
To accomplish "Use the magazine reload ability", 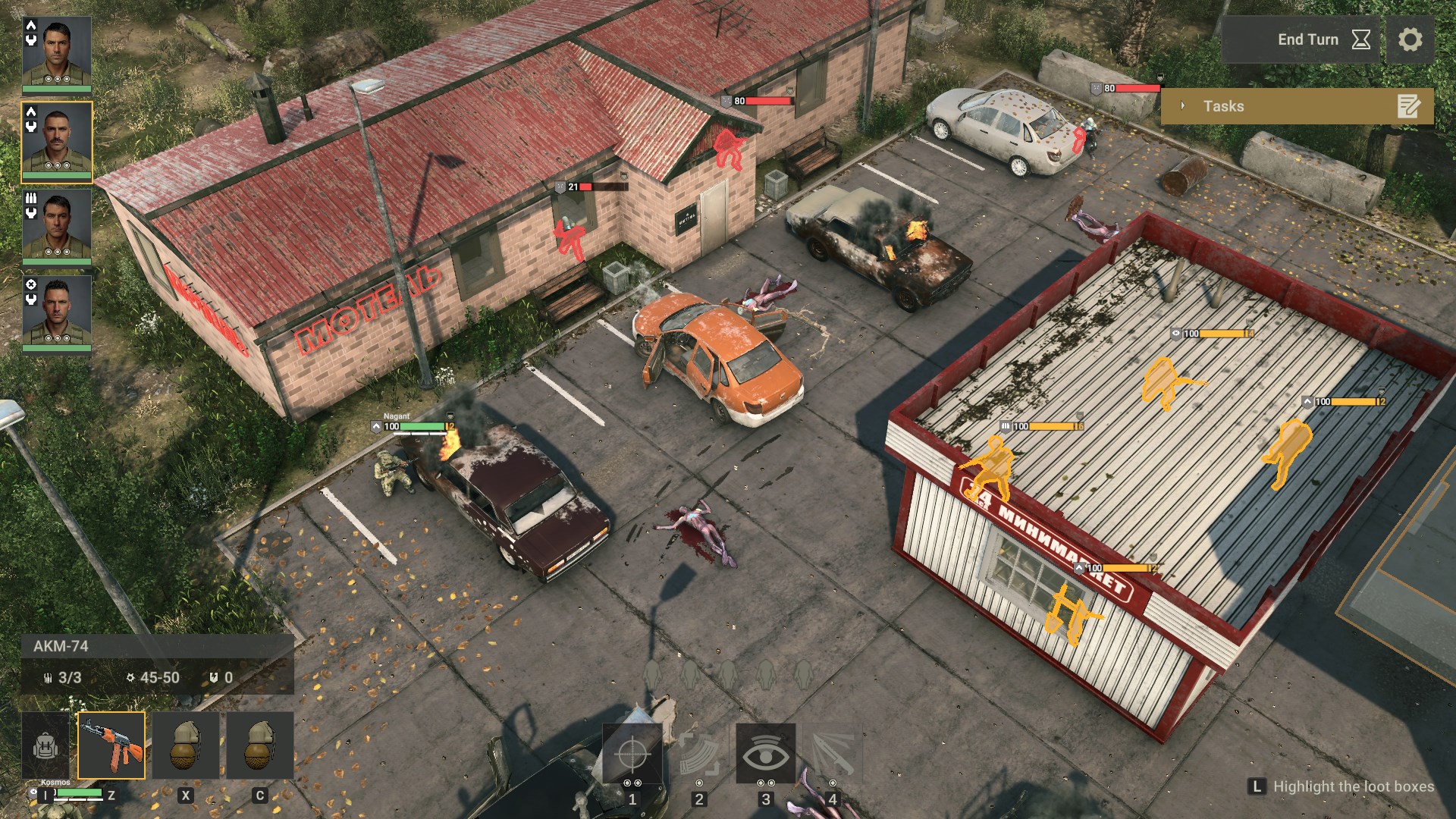I will pos(698,754).
